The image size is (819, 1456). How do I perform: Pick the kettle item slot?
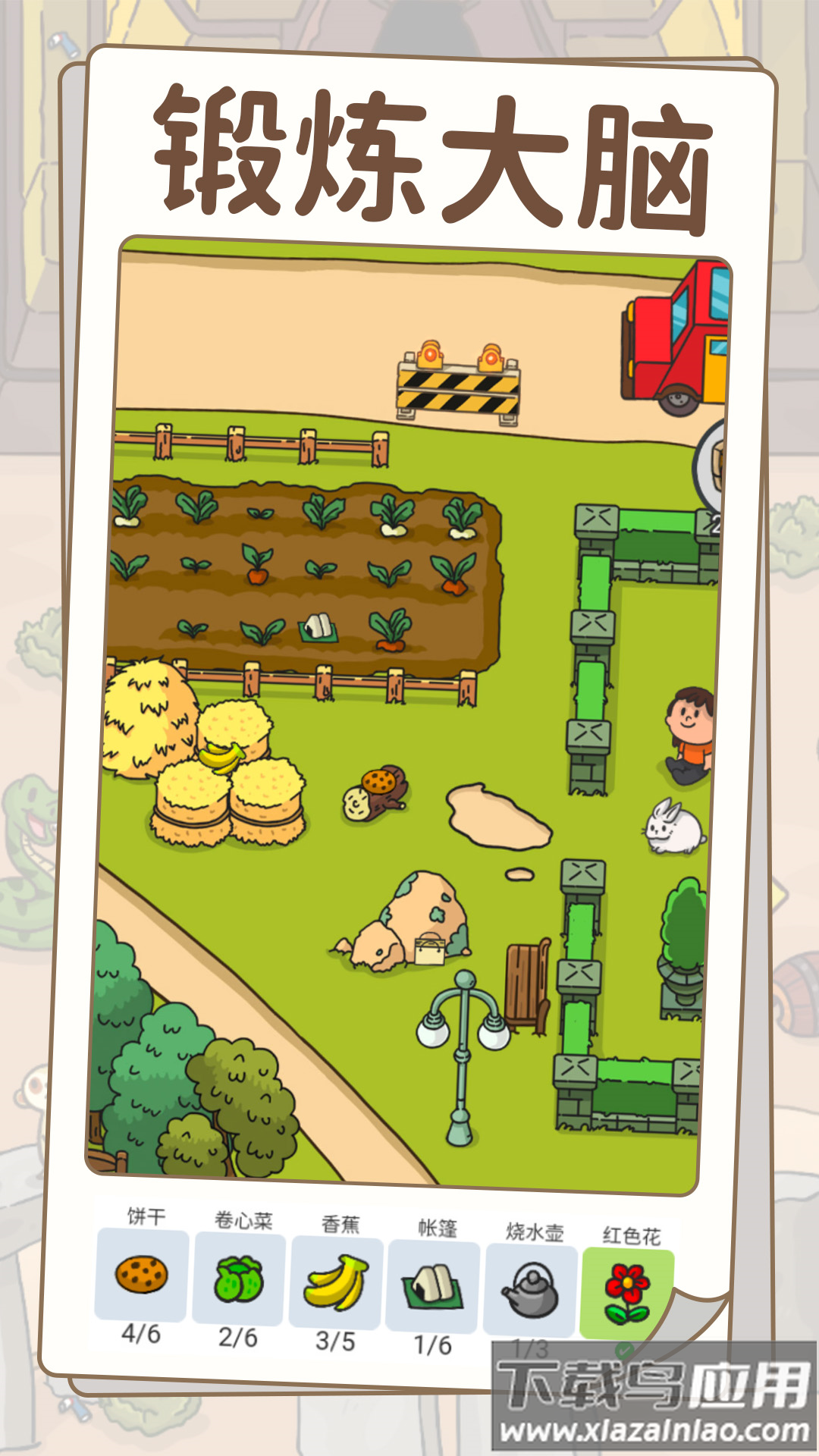(530, 1291)
